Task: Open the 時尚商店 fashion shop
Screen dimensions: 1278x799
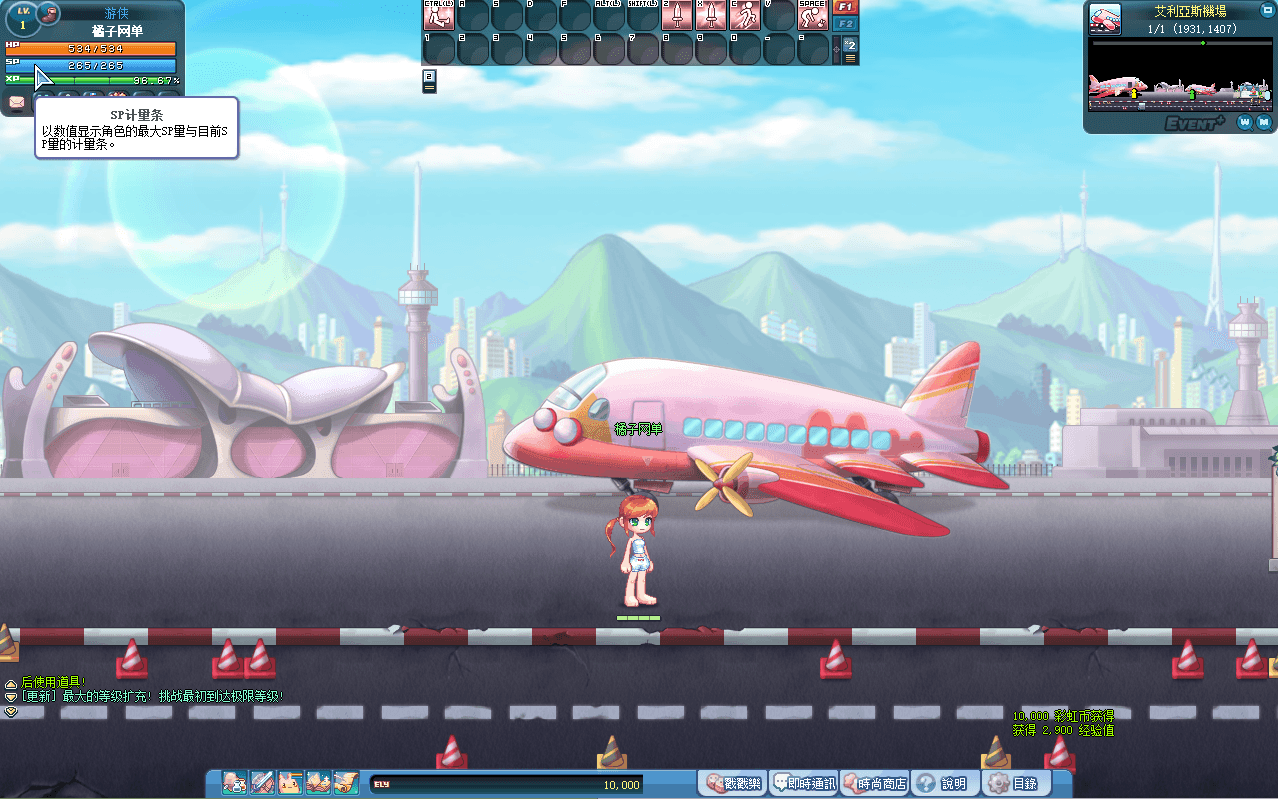Action: (874, 783)
